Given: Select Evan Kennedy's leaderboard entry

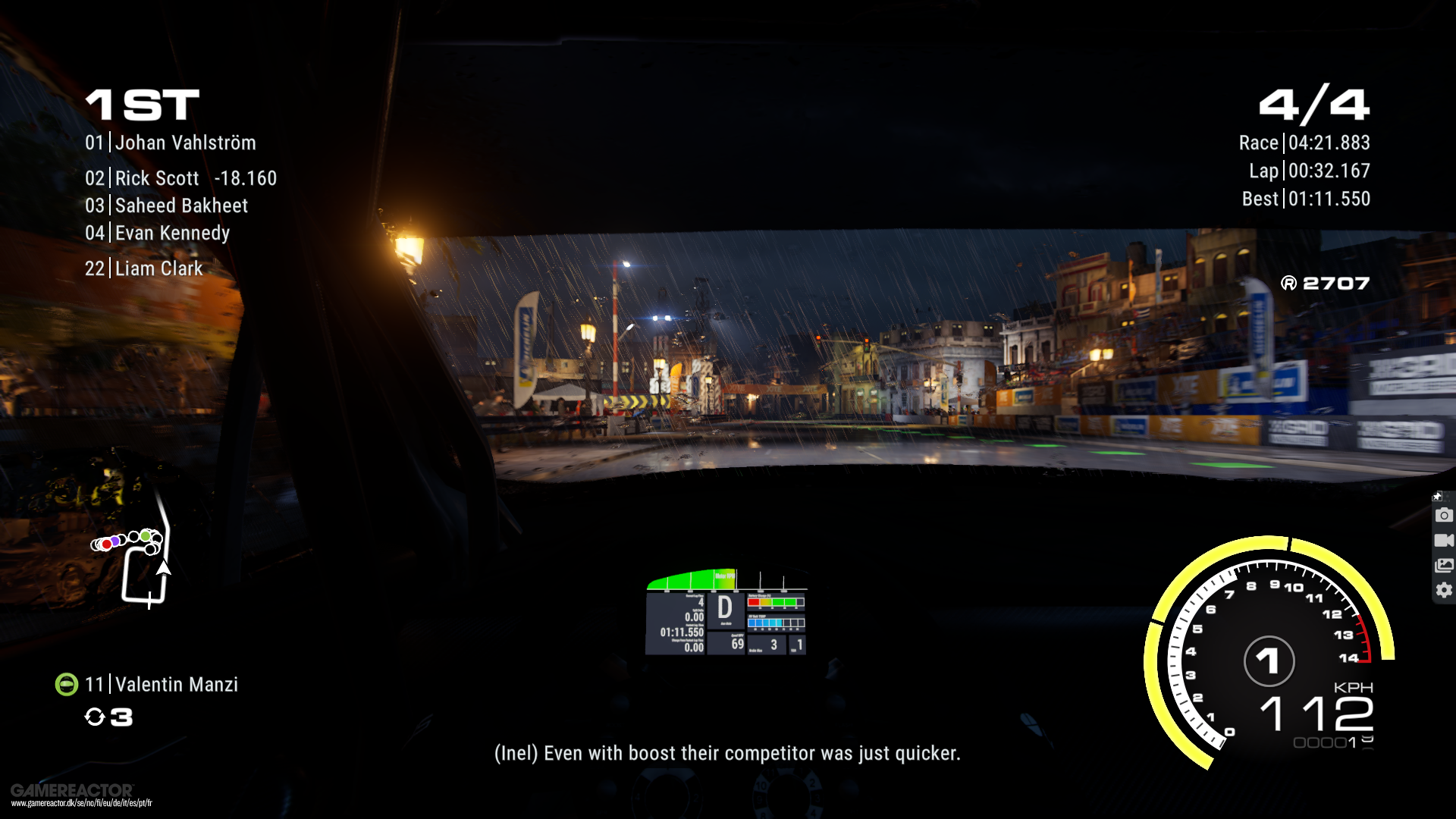Looking at the screenshot, I should pos(158,233).
